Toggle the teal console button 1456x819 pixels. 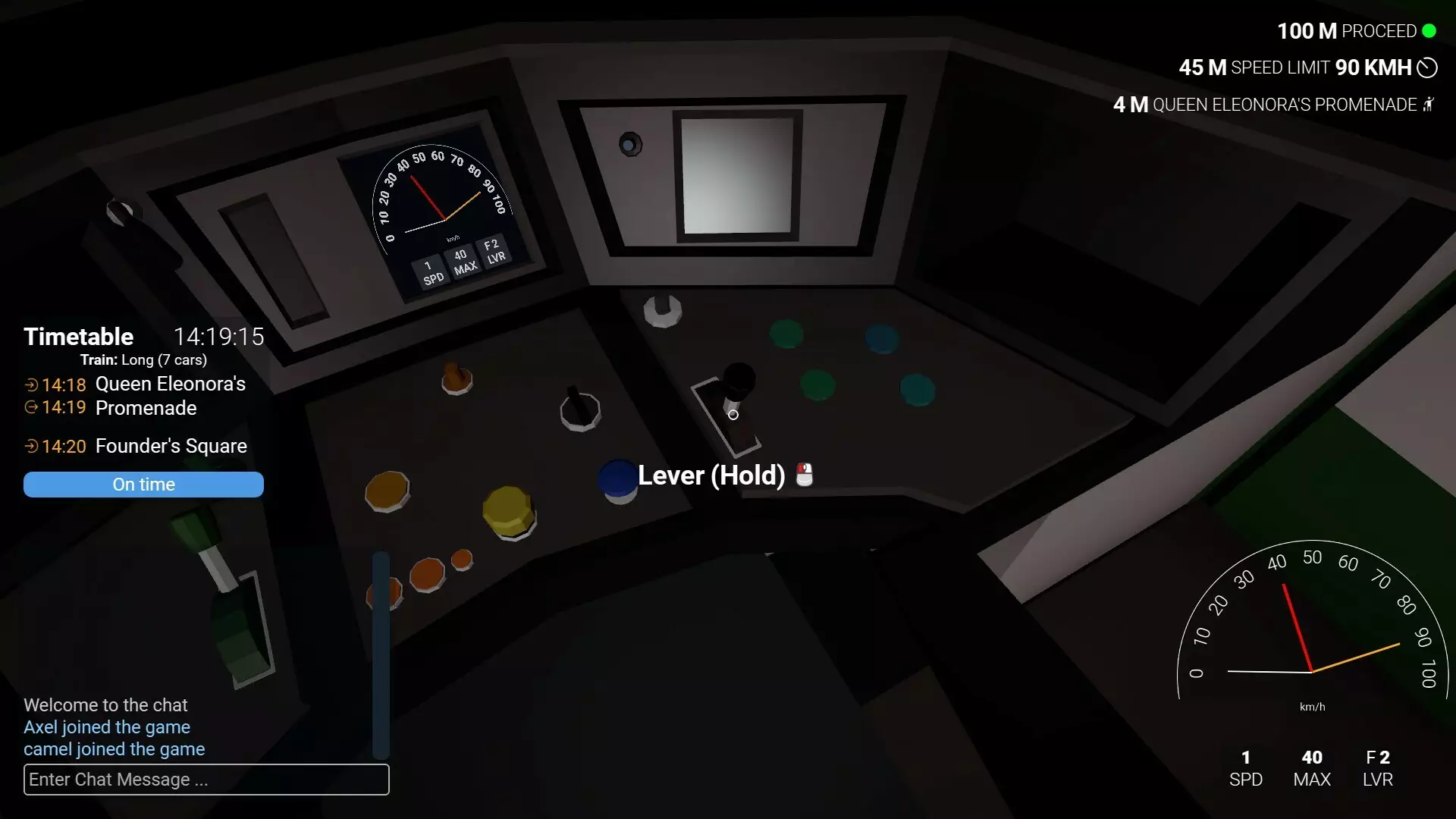click(915, 390)
